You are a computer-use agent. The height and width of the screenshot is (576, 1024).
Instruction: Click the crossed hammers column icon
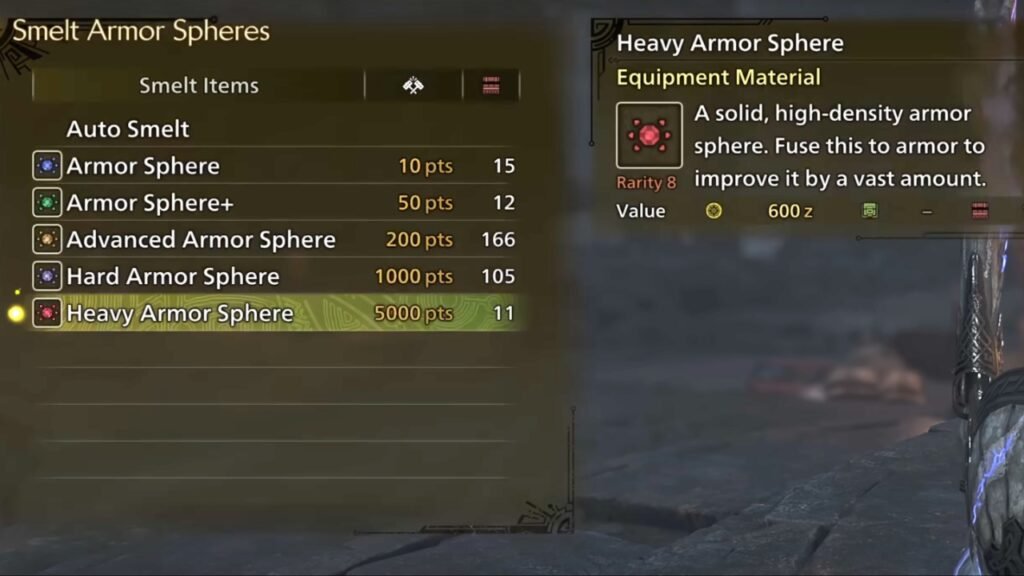pyautogui.click(x=413, y=86)
